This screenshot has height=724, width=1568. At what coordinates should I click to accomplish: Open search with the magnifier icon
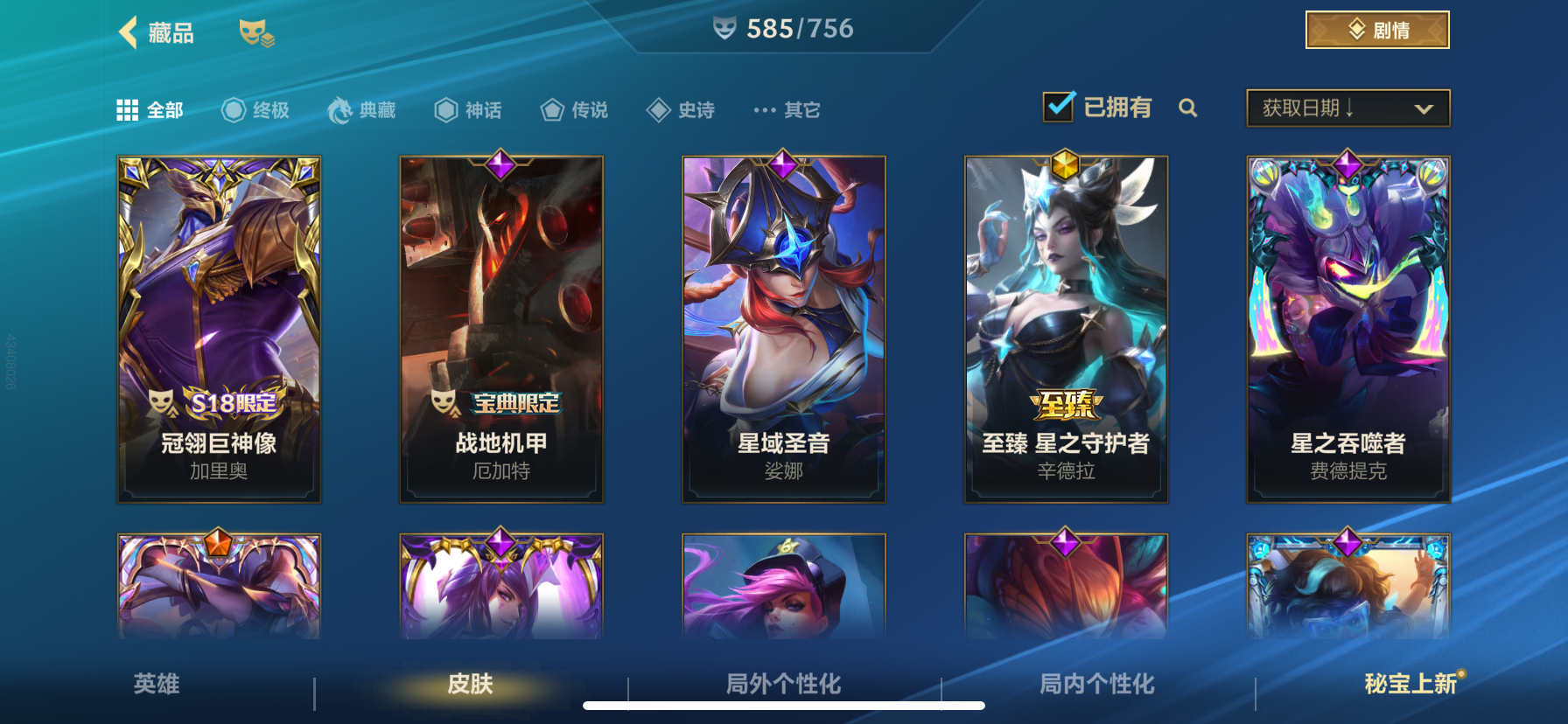point(1189,108)
